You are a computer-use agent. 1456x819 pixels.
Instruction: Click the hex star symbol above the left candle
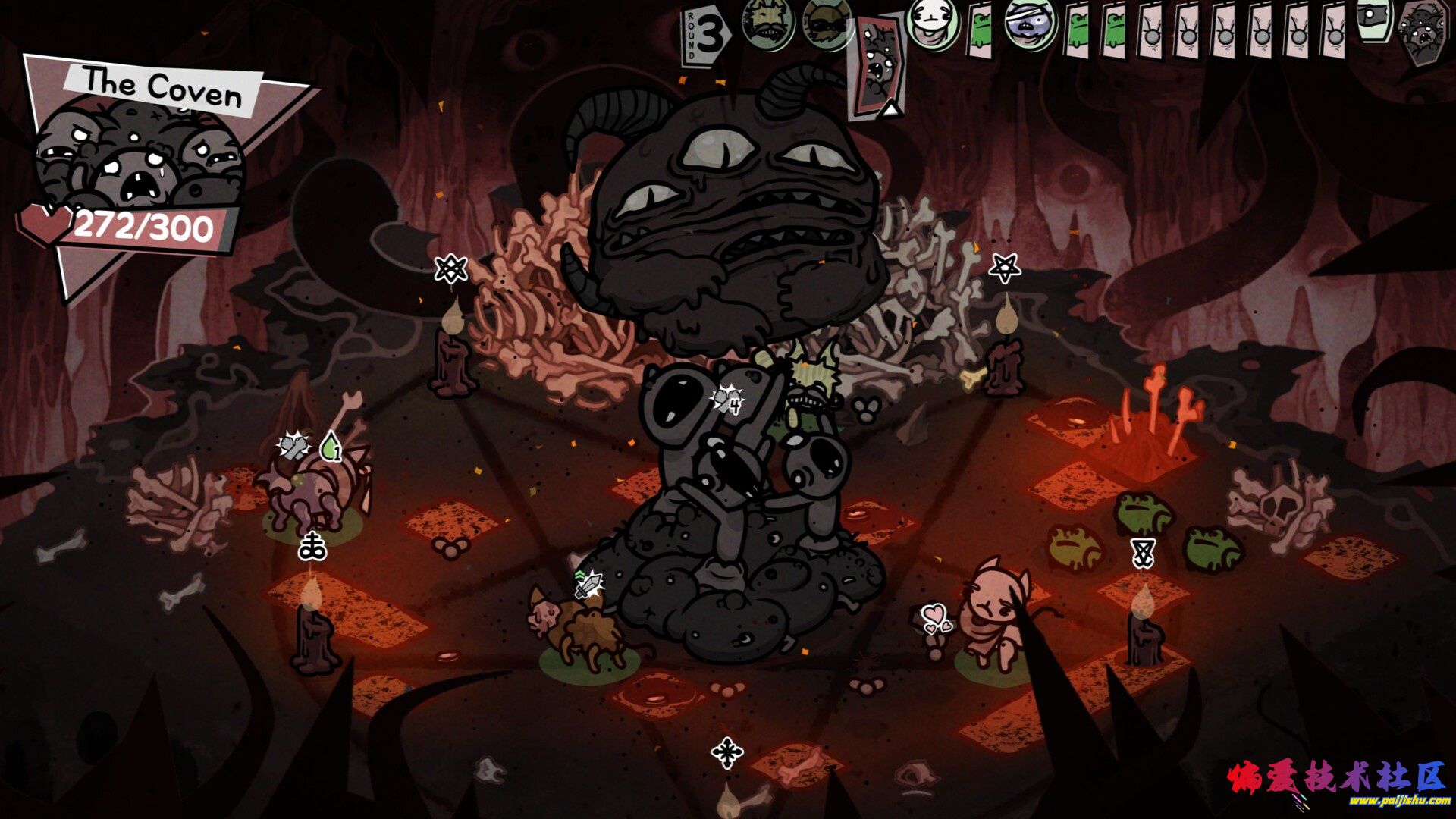point(449,268)
